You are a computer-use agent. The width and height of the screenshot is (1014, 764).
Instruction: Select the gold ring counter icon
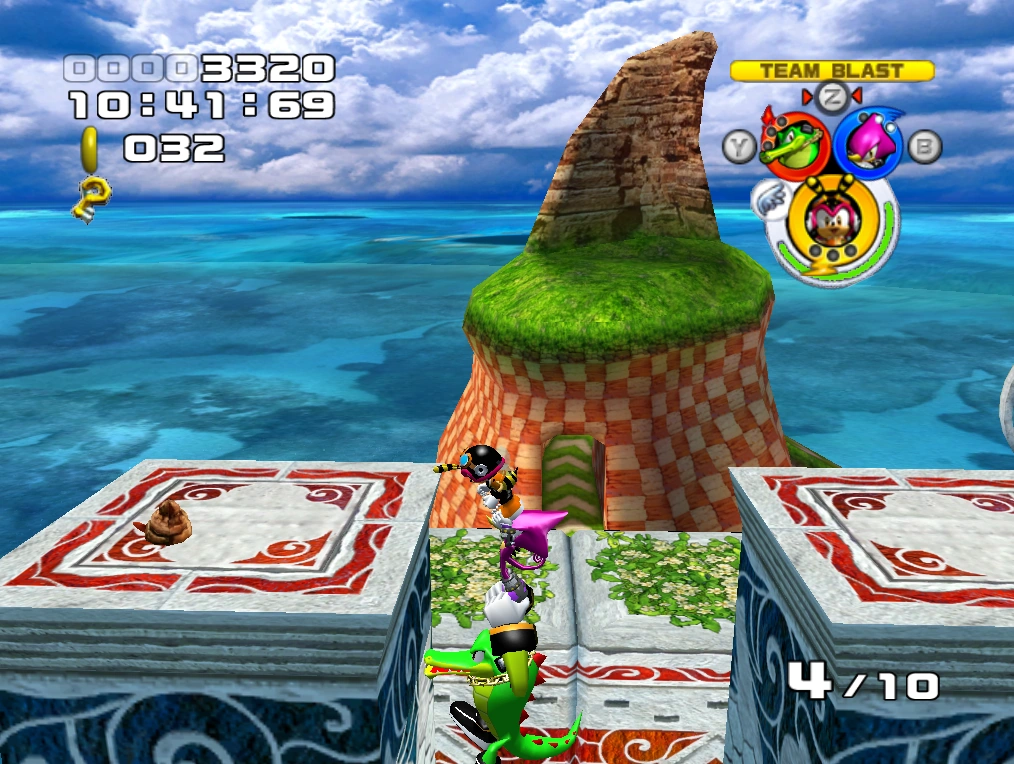[x=91, y=150]
